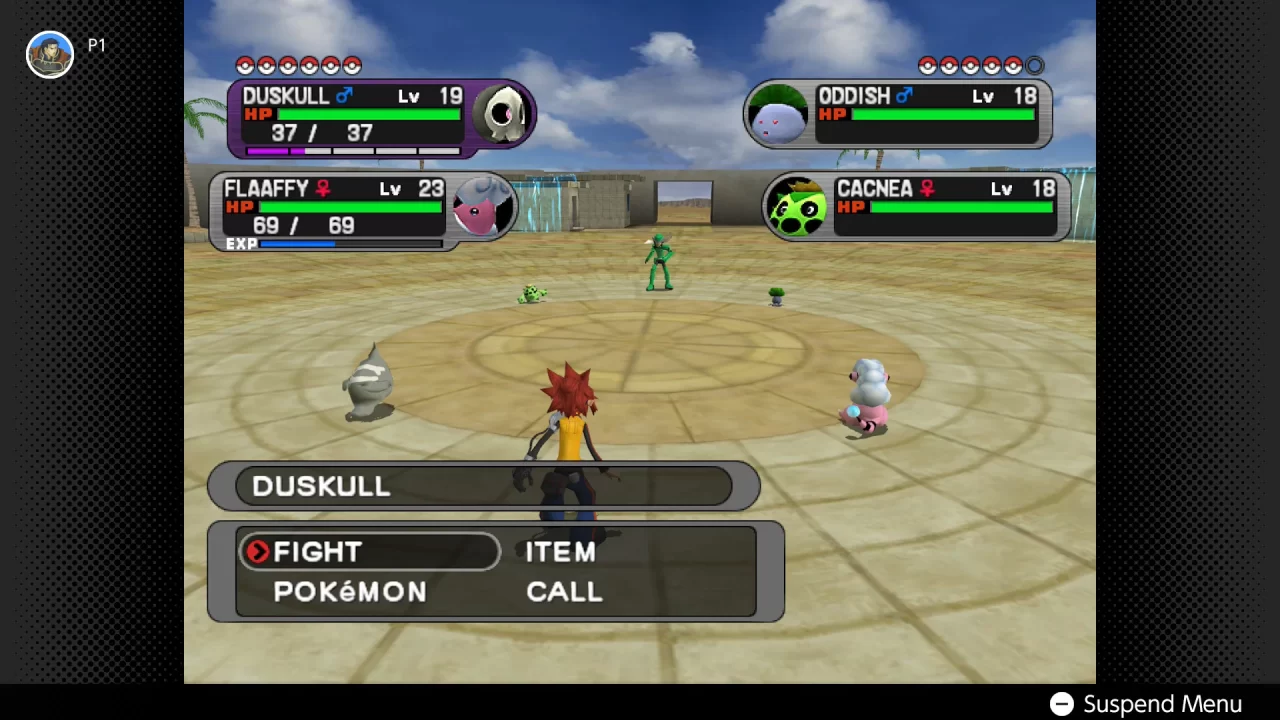Click the Duskull portrait icon
The height and width of the screenshot is (720, 1280).
pyautogui.click(x=503, y=115)
